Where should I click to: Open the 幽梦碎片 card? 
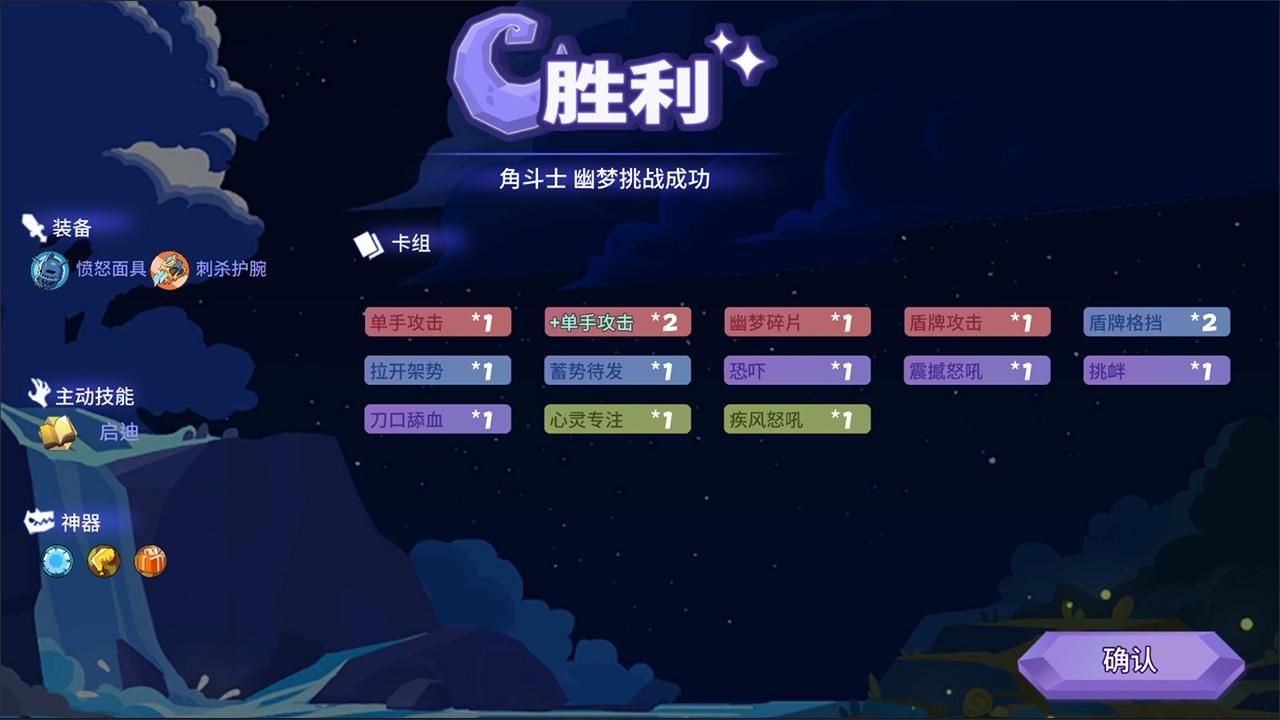[x=797, y=322]
